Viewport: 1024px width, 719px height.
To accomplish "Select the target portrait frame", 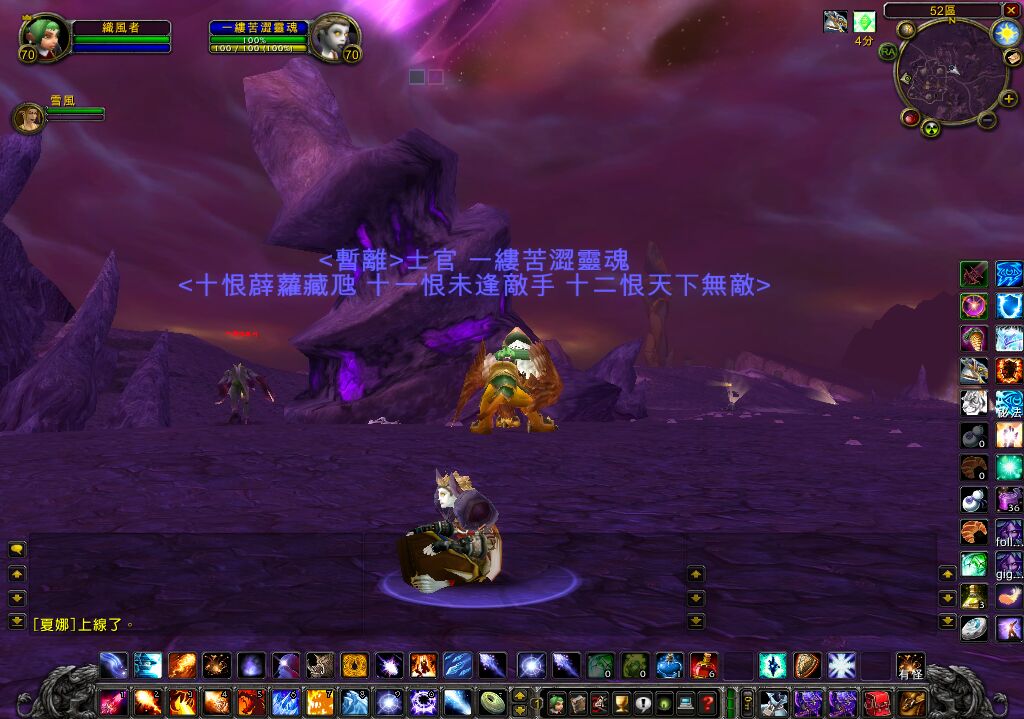I will click(334, 37).
